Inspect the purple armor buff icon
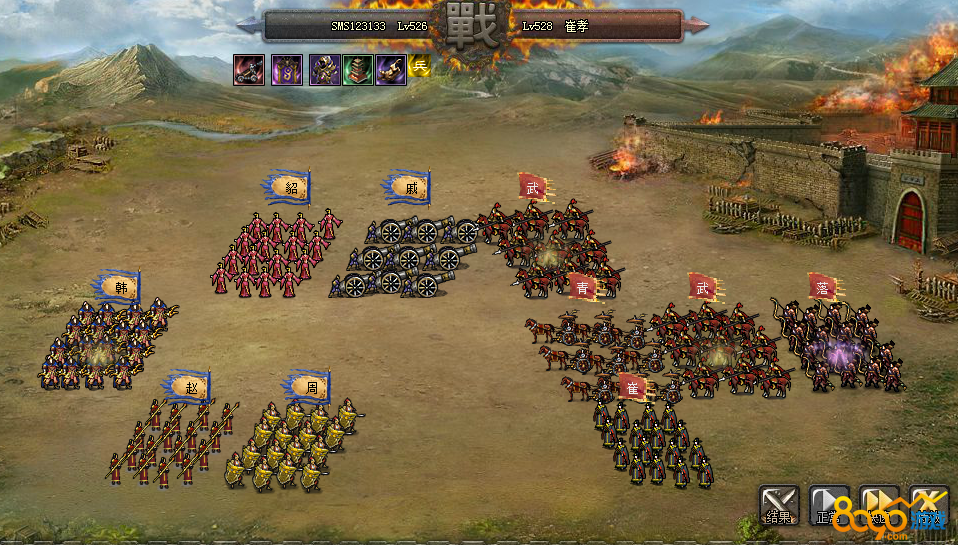Image resolution: width=958 pixels, height=545 pixels. click(324, 69)
